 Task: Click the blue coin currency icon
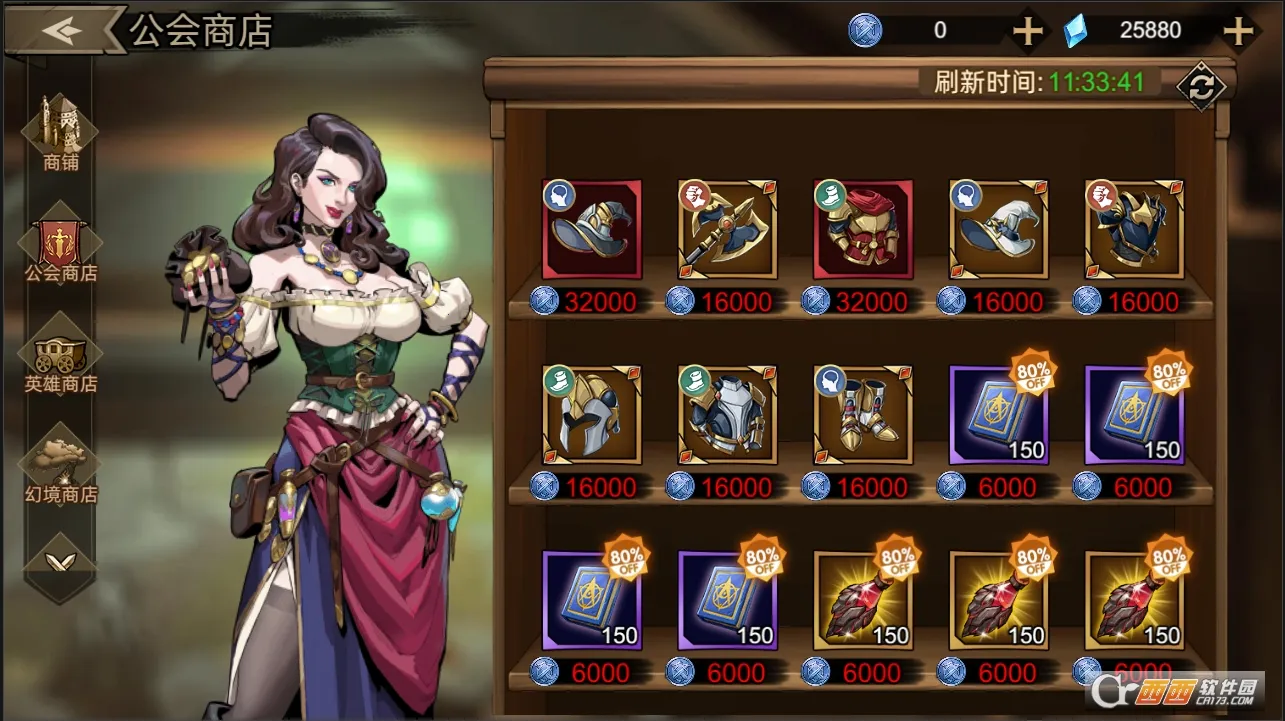tap(863, 29)
